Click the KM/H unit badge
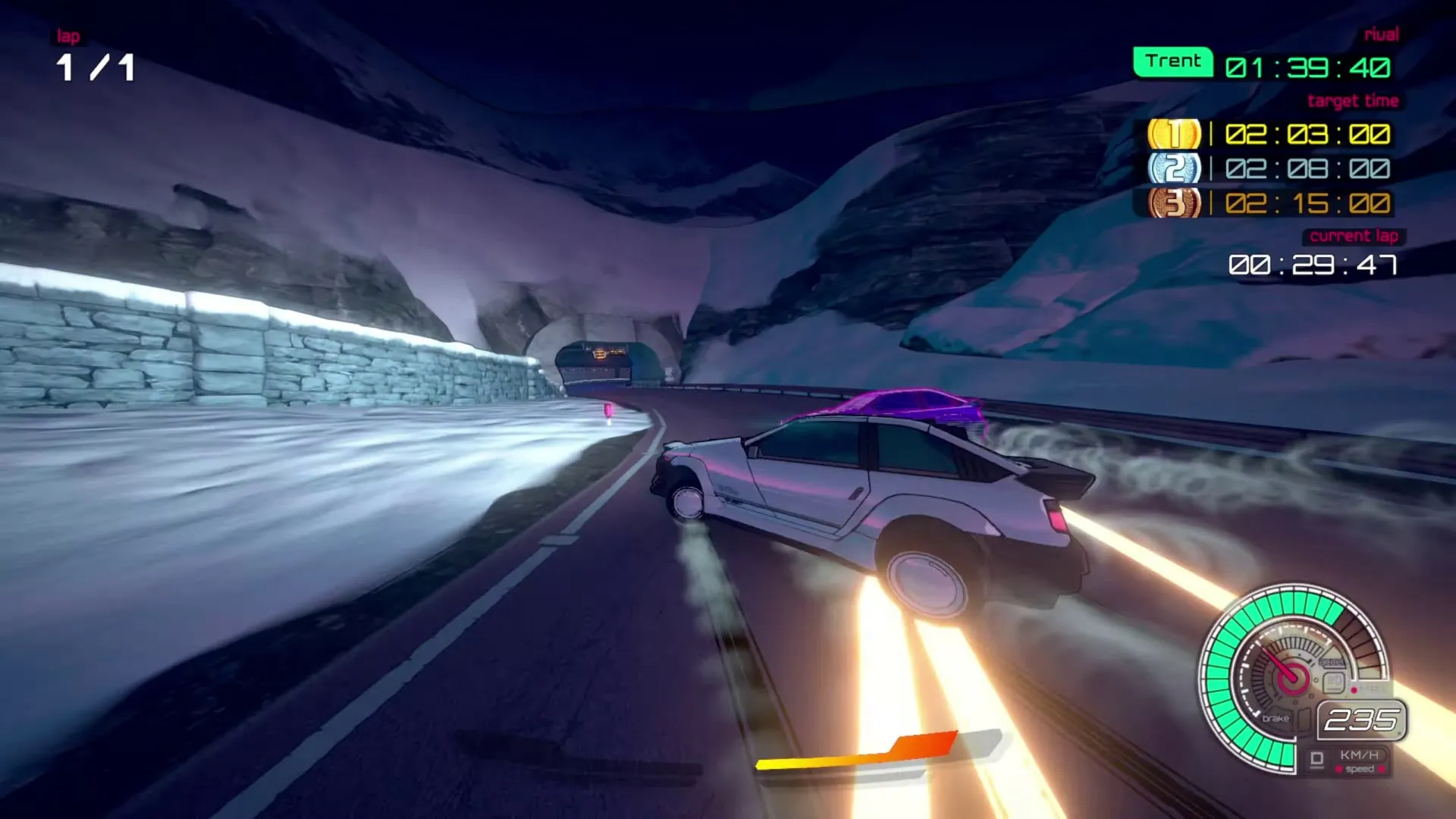Image resolution: width=1456 pixels, height=819 pixels. coord(1360,755)
